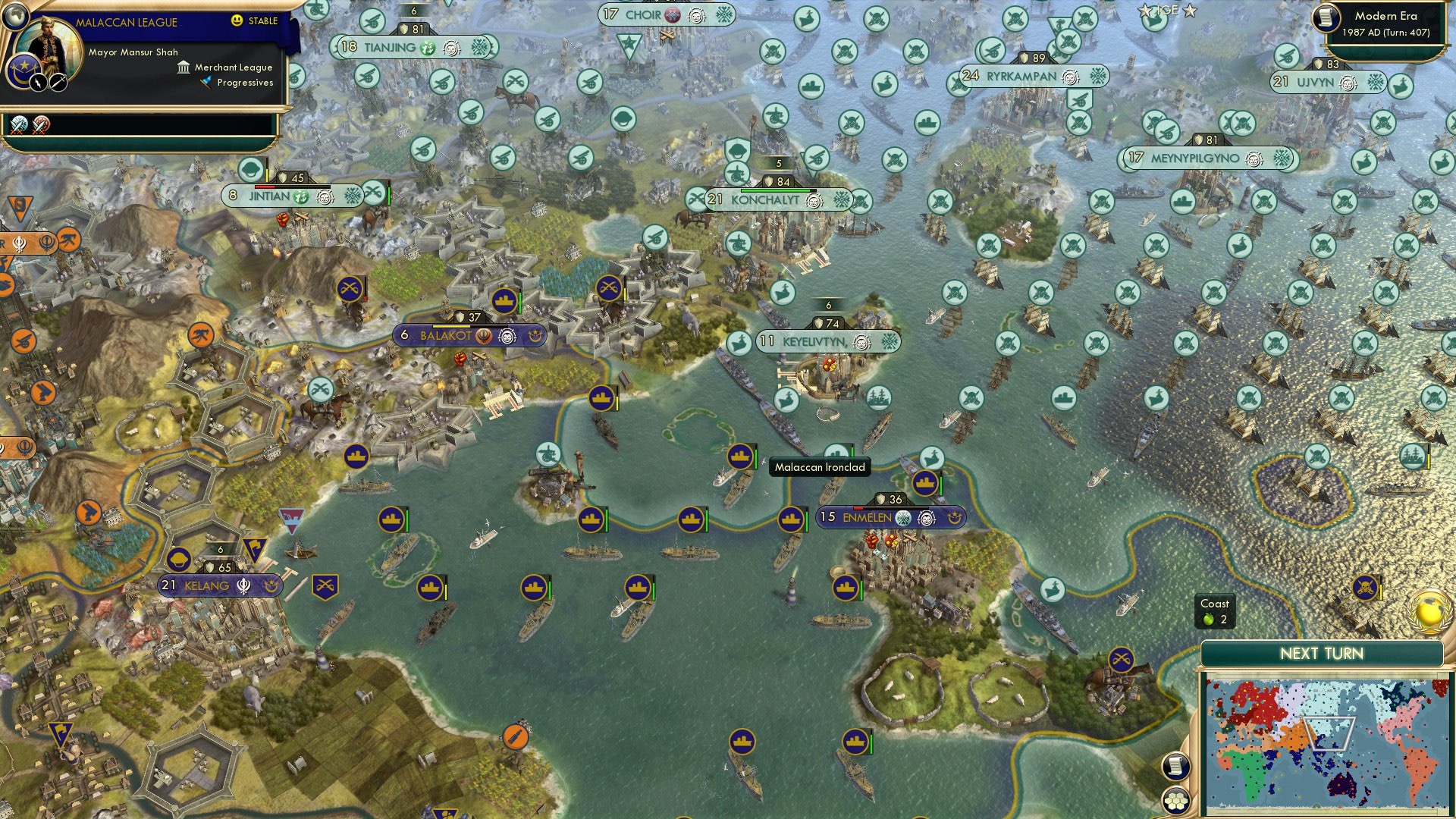Click Enmelen's red health bar on its banner
Image resolution: width=1456 pixels, height=819 pixels.
858,508
